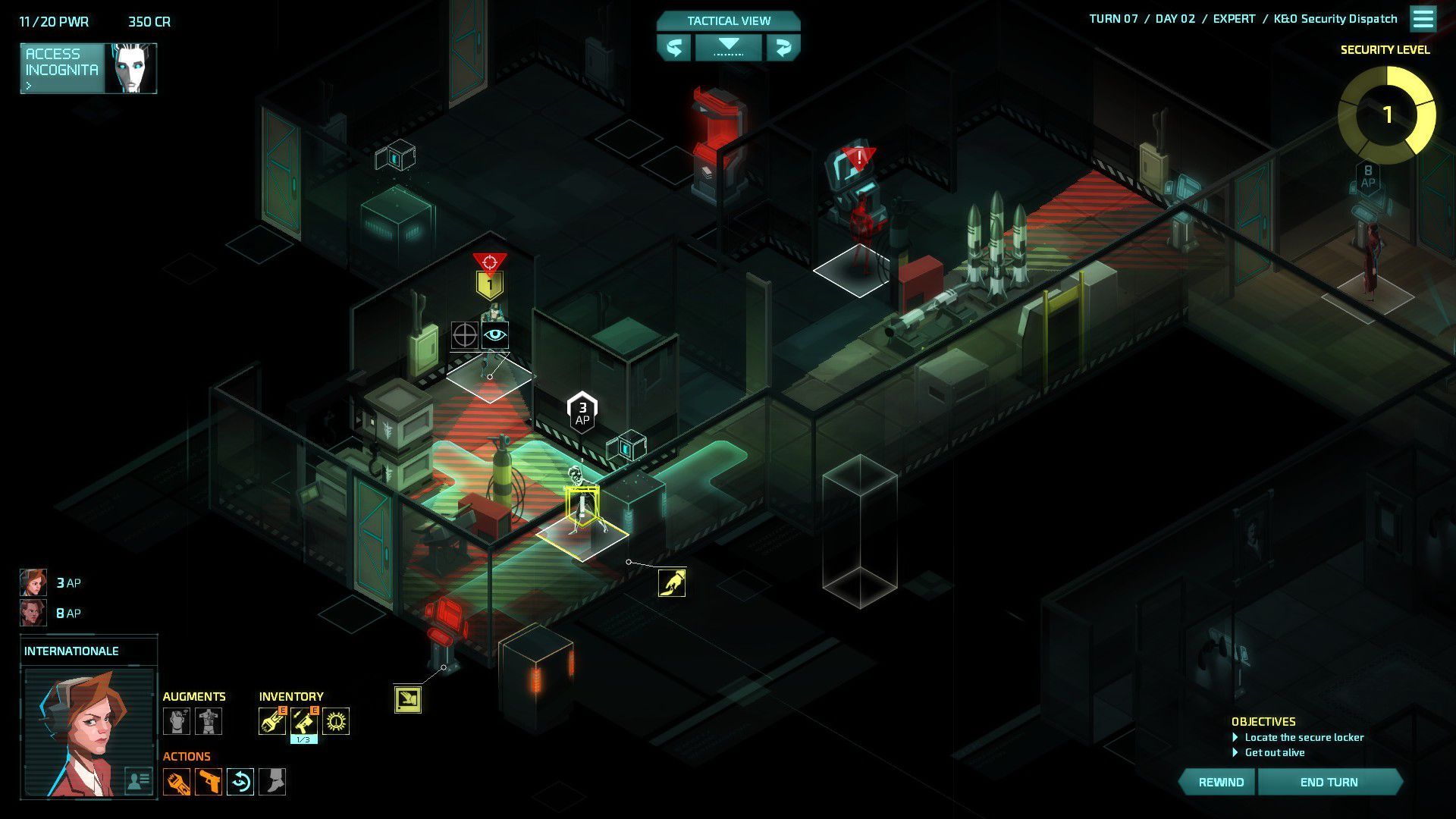Select the agent portrait with 8 AP

tap(33, 613)
